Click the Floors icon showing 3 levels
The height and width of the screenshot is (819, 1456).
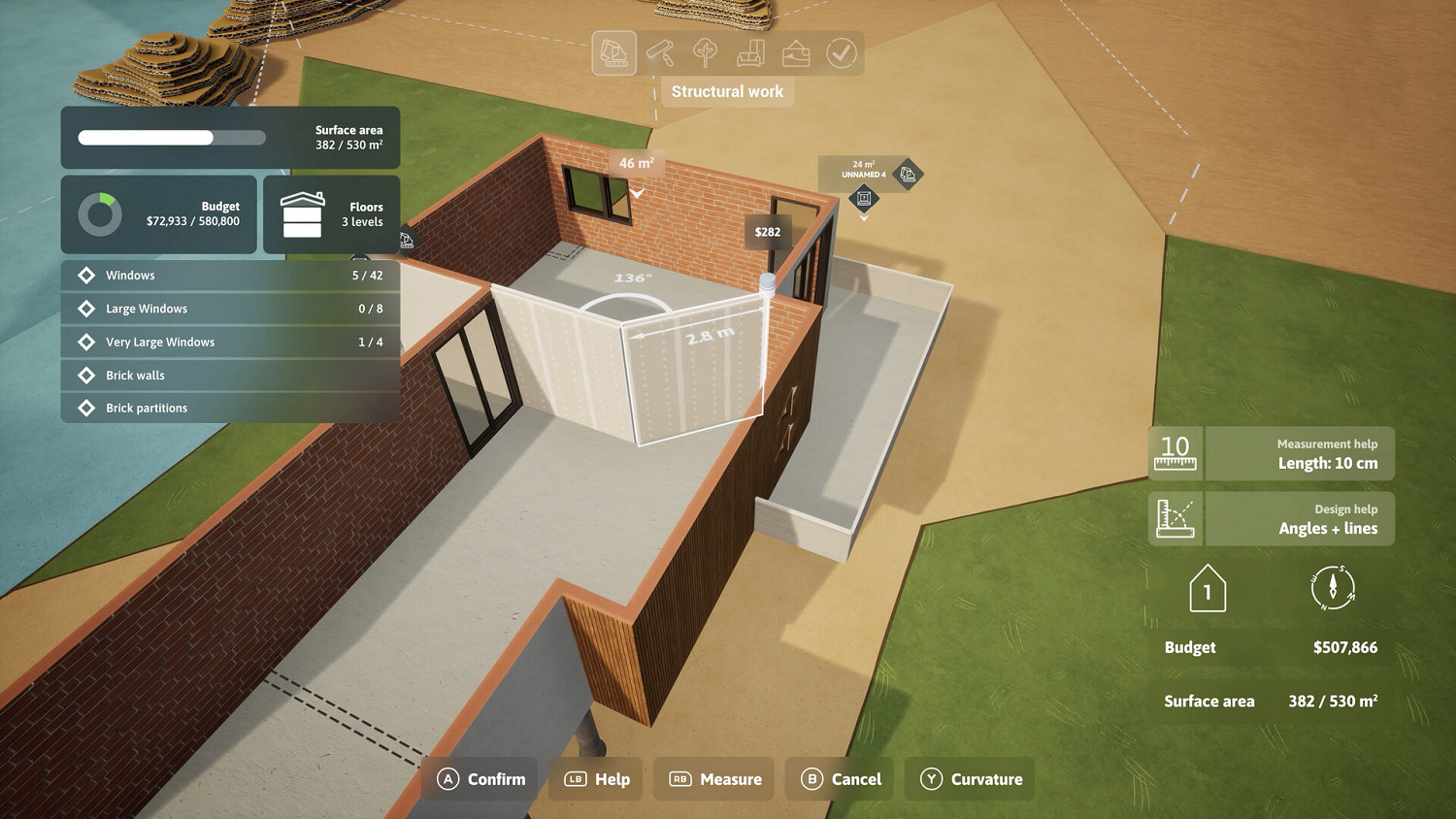[x=303, y=214]
